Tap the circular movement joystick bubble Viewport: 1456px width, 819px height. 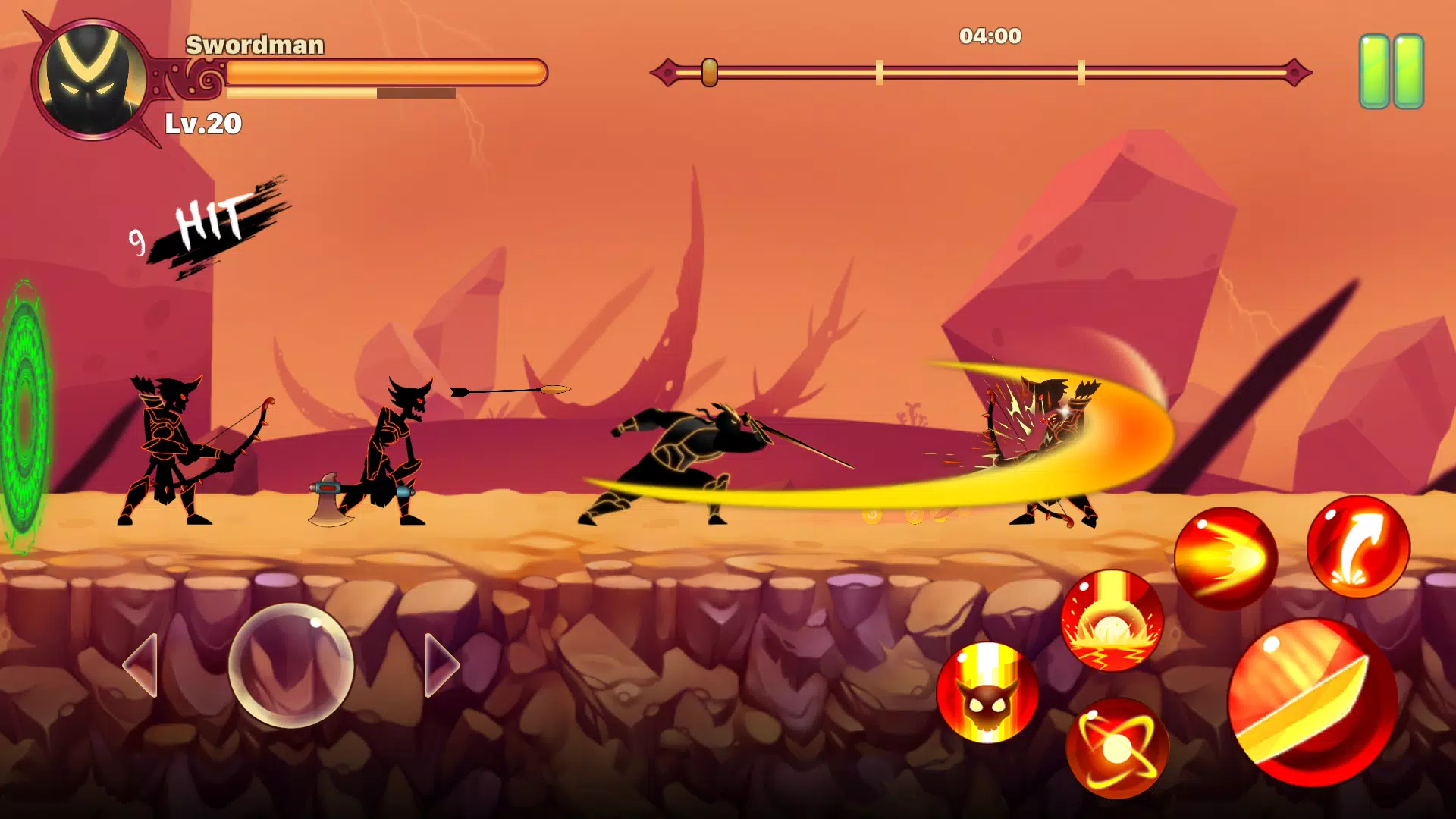[290, 664]
